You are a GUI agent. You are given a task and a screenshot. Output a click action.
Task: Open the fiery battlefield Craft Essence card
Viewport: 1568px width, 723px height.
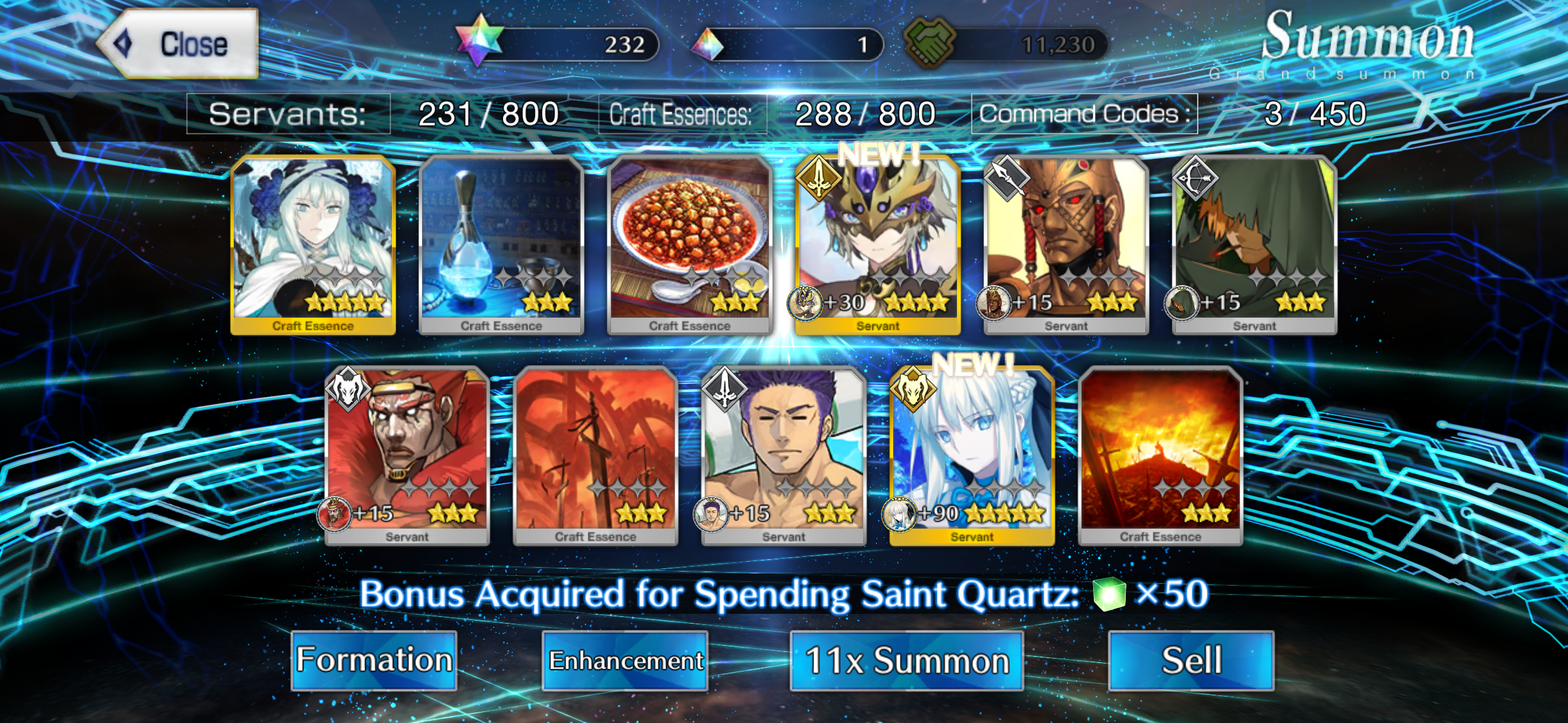tap(1161, 456)
